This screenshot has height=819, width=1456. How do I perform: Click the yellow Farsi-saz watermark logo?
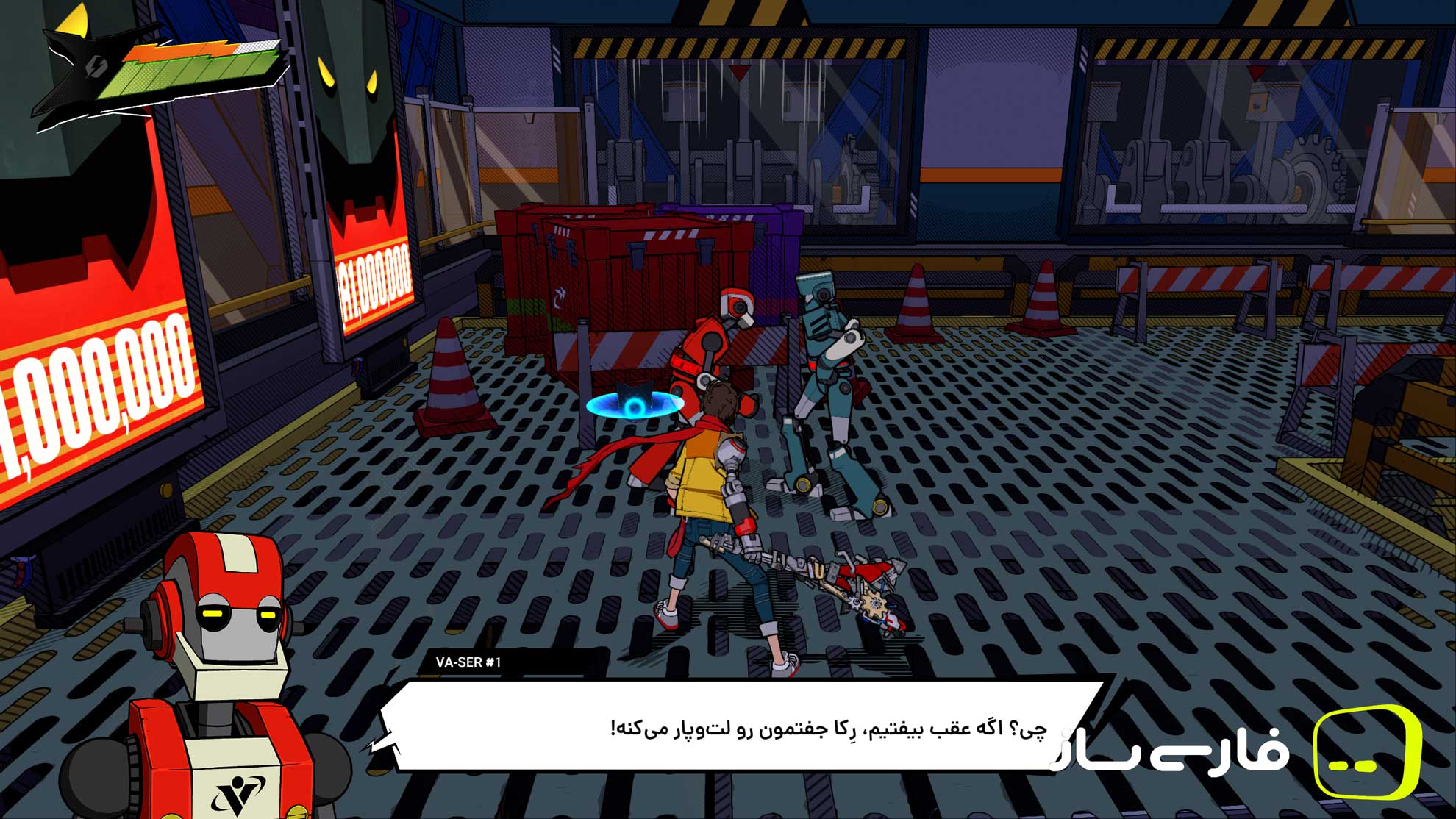point(1366,753)
